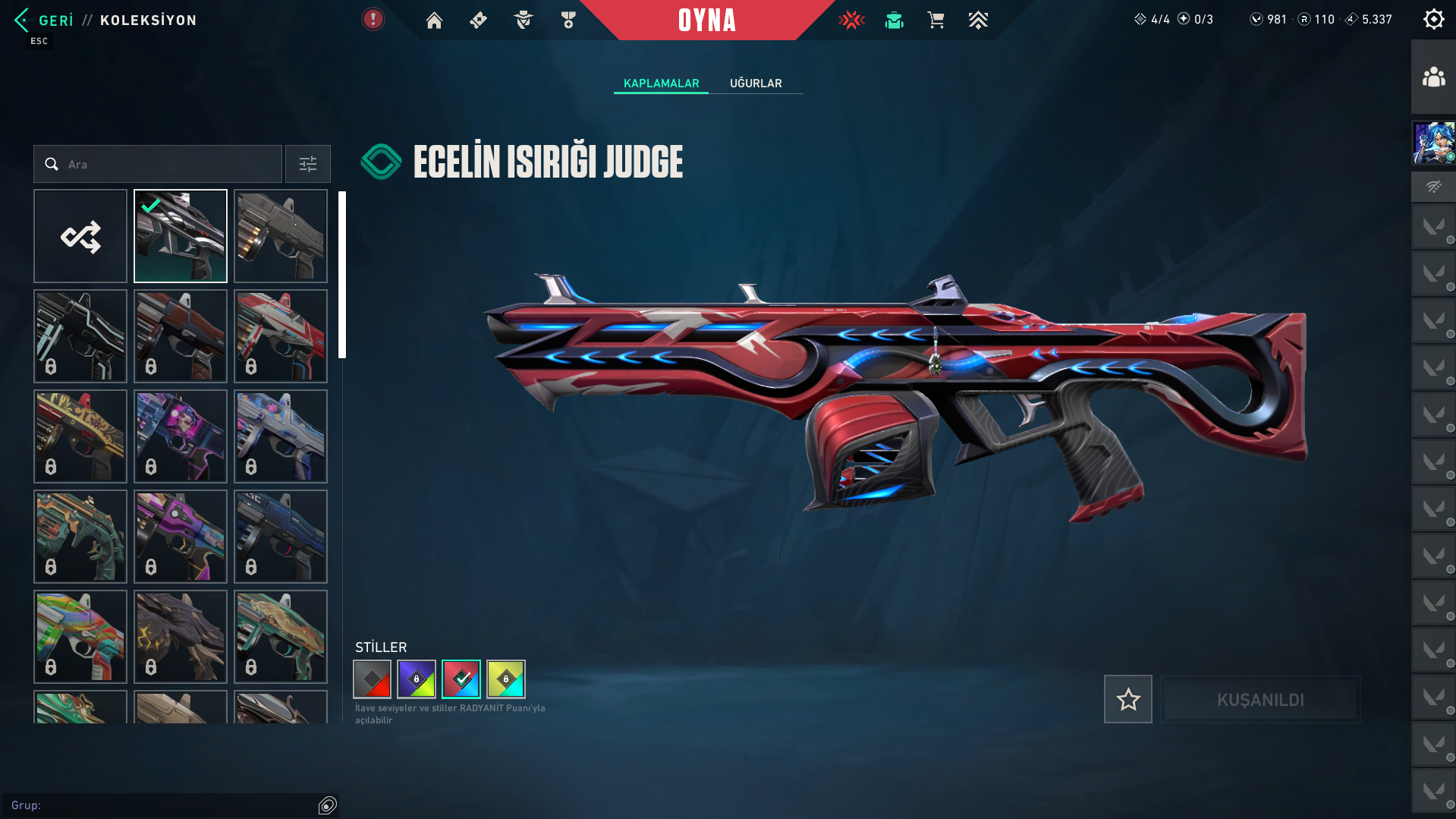
Task: Open the skin filter options
Action: click(x=308, y=164)
